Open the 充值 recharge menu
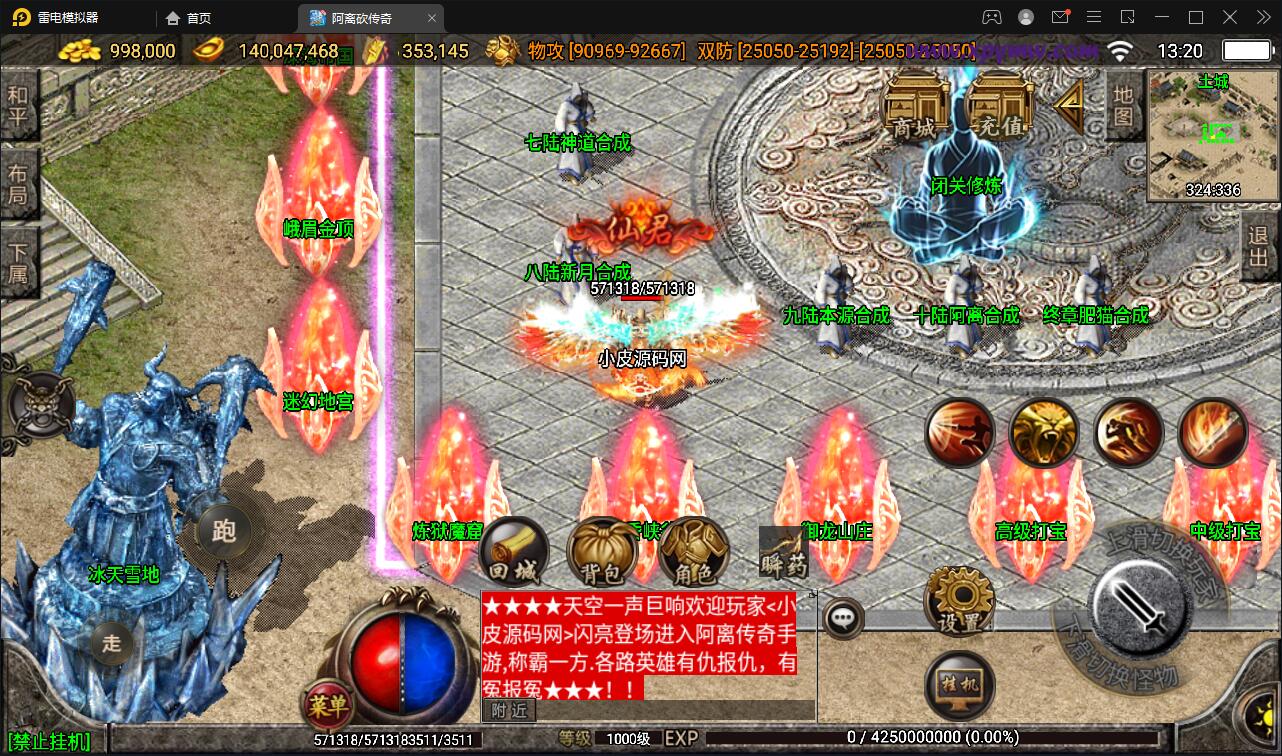The image size is (1282, 756). tap(1001, 106)
